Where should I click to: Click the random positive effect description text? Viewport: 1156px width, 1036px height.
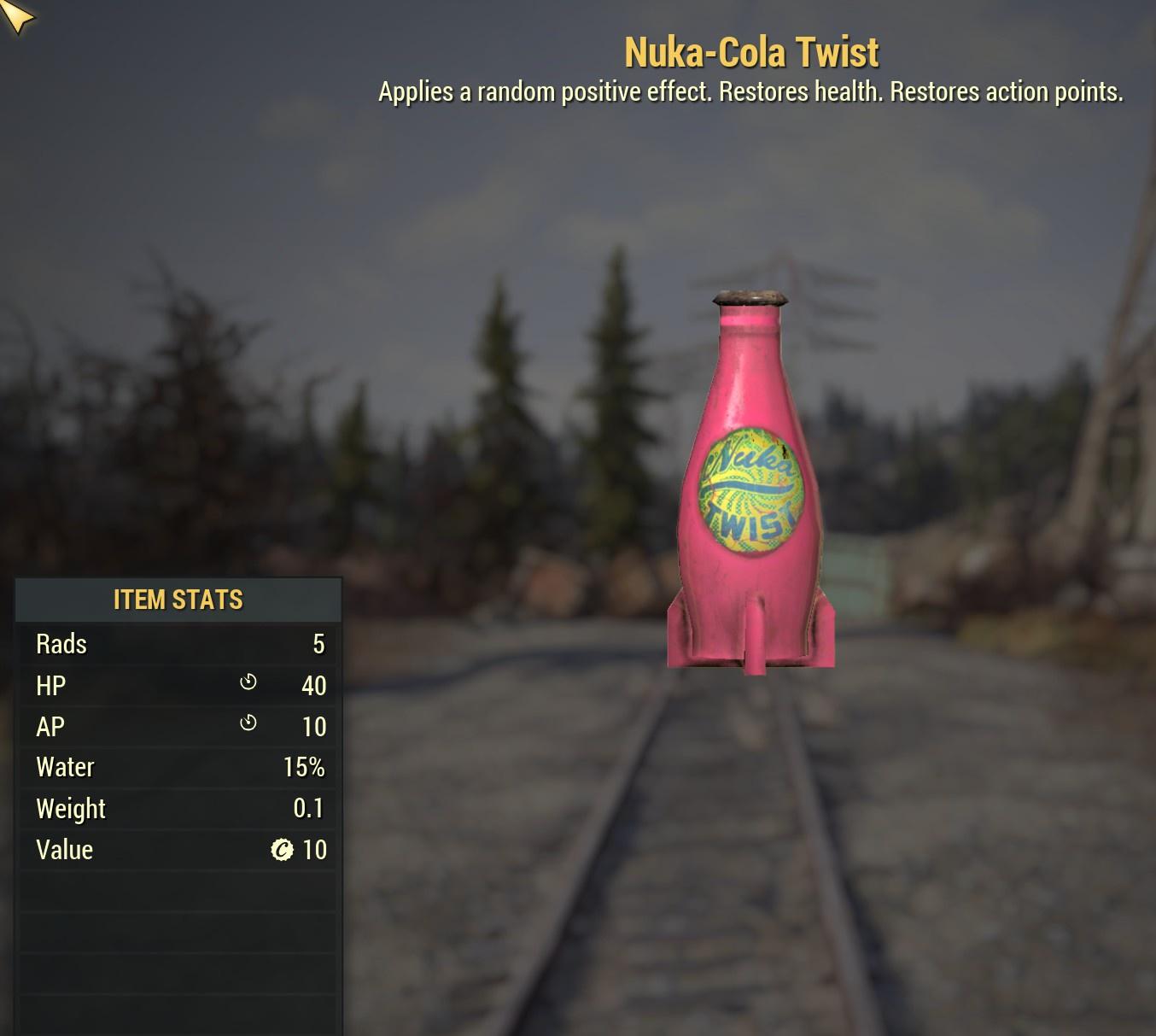[x=750, y=91]
